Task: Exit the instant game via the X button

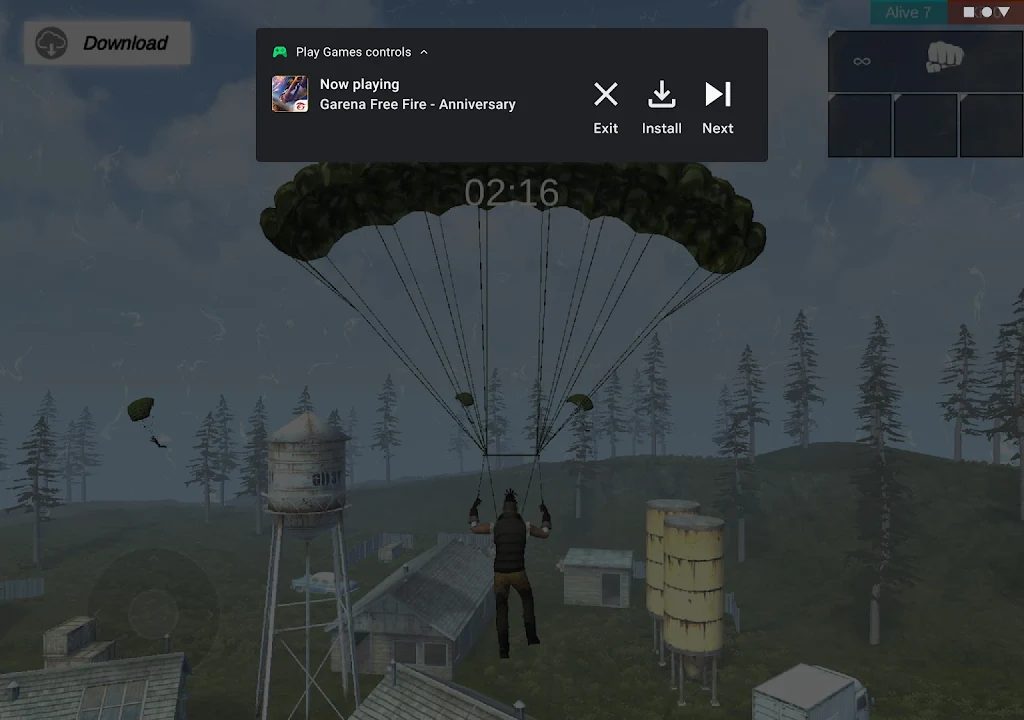Action: (605, 106)
